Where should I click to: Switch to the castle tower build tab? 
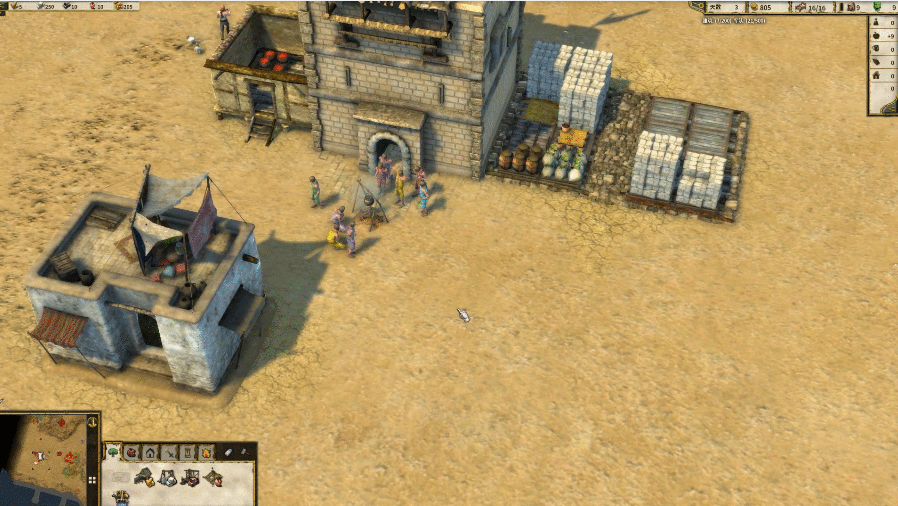click(188, 453)
